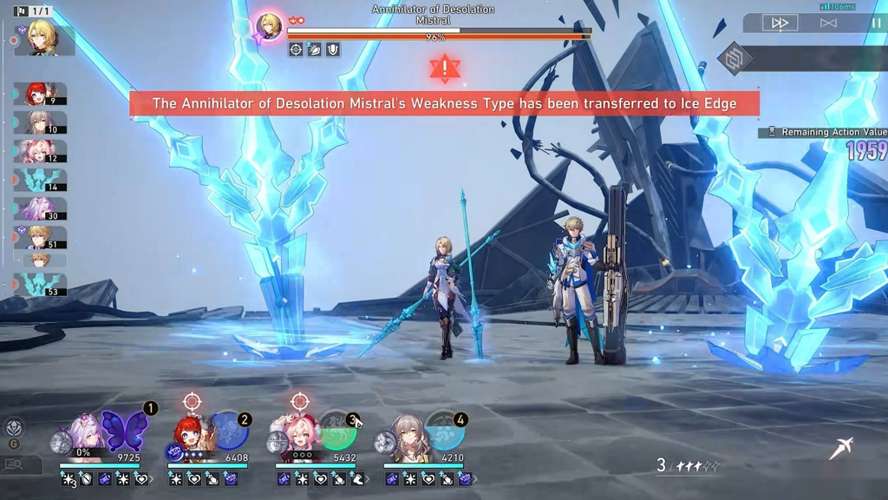This screenshot has width=888, height=500.
Task: Inspect the crosshair weakness icon under boss name
Action: (296, 48)
